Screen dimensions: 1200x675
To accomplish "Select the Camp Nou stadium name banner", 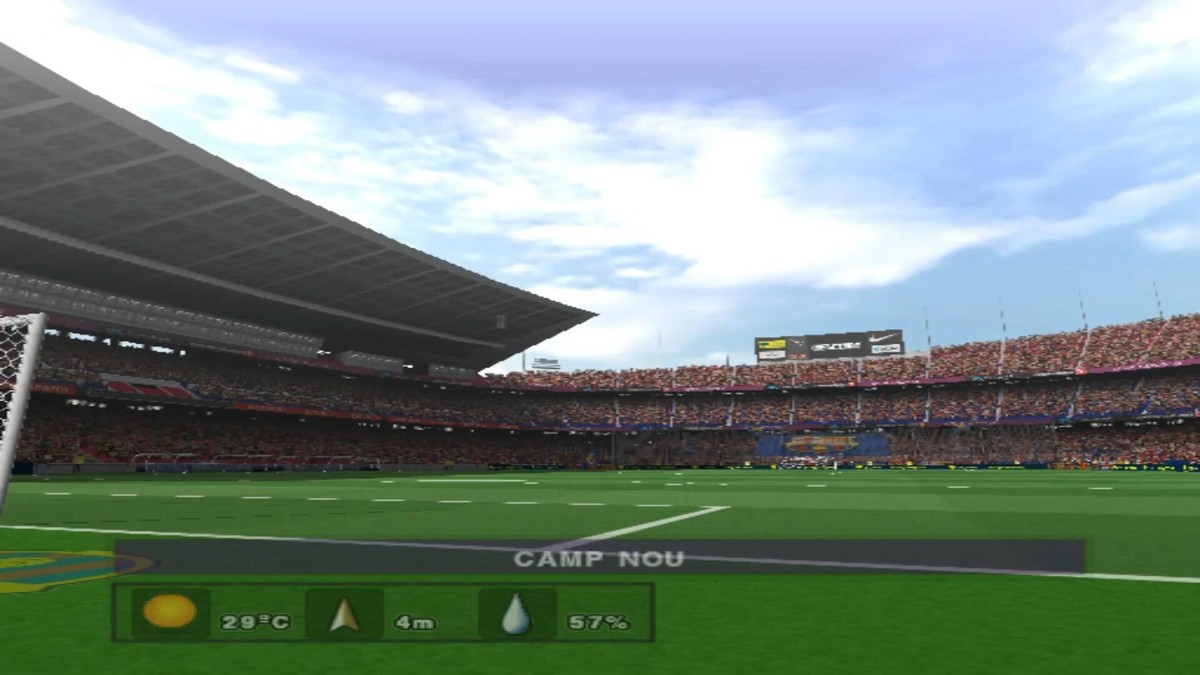I will (599, 558).
